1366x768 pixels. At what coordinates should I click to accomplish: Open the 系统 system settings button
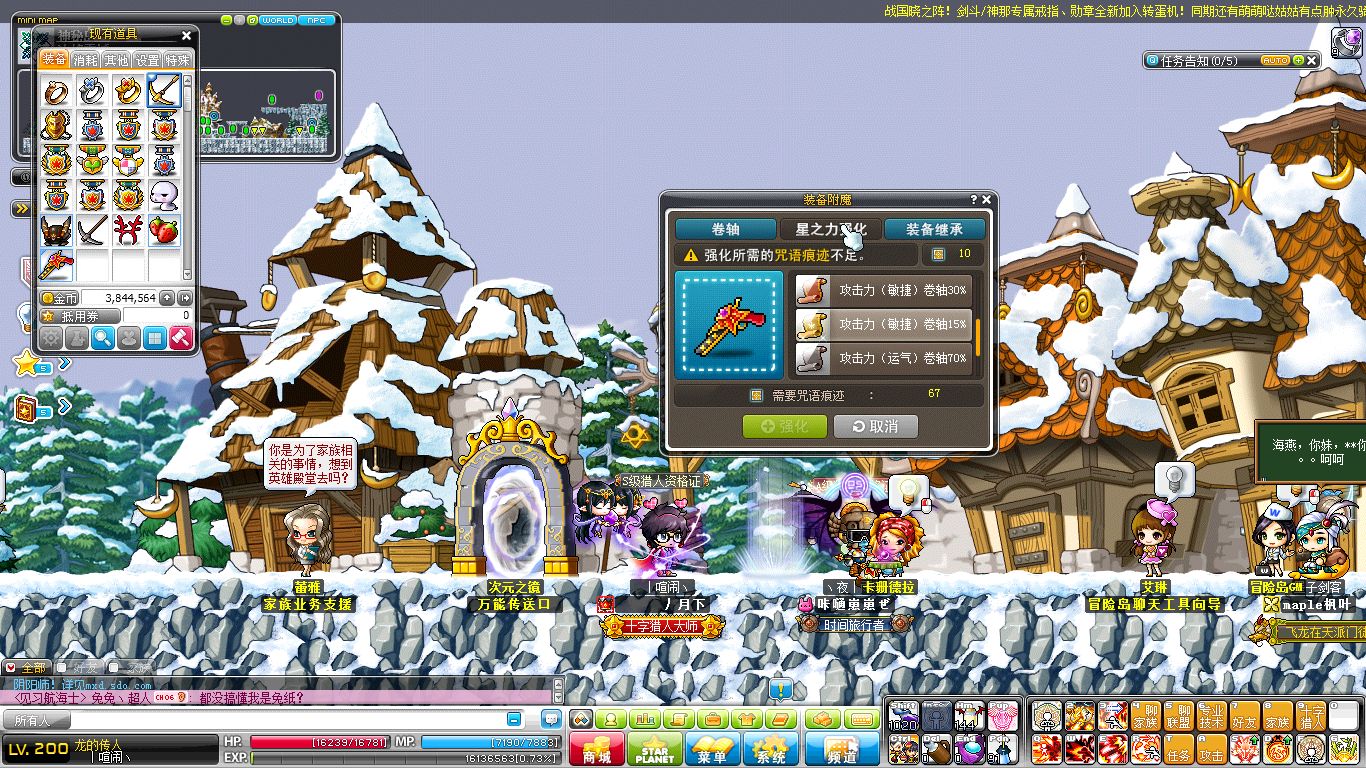point(770,750)
